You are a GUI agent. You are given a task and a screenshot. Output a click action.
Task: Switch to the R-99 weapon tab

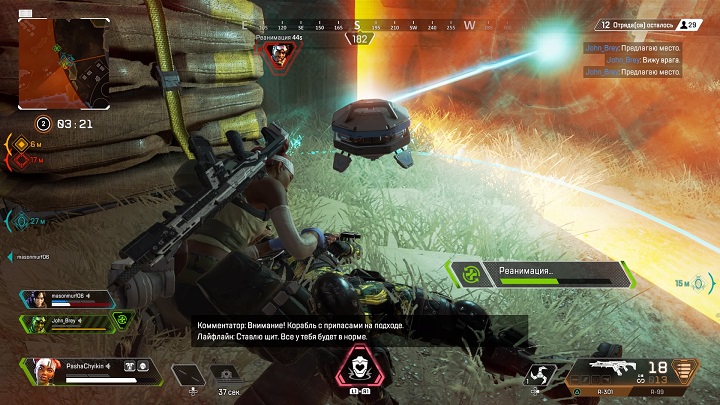coord(654,395)
